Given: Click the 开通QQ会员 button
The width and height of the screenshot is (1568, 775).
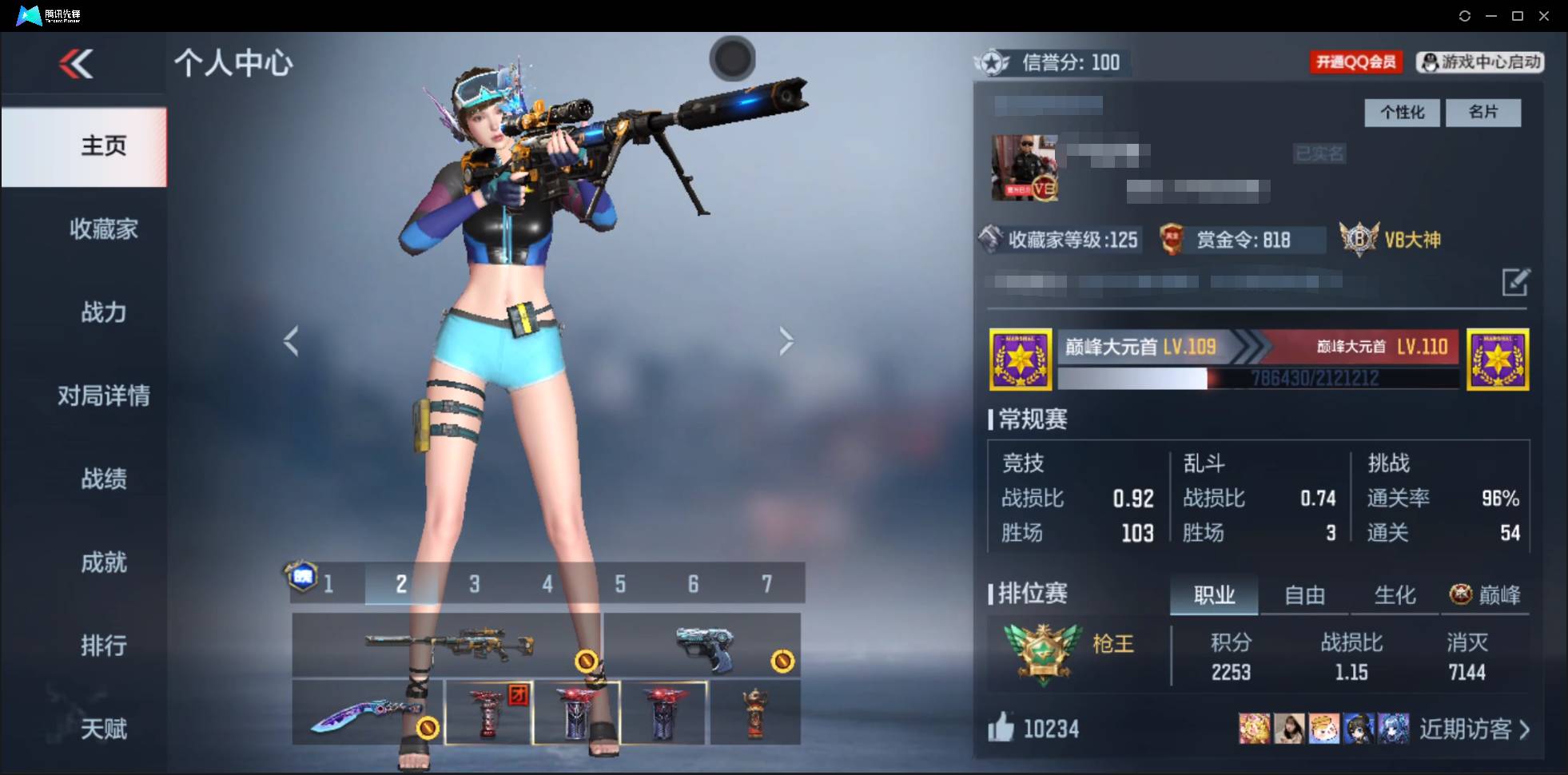Looking at the screenshot, I should (1355, 62).
